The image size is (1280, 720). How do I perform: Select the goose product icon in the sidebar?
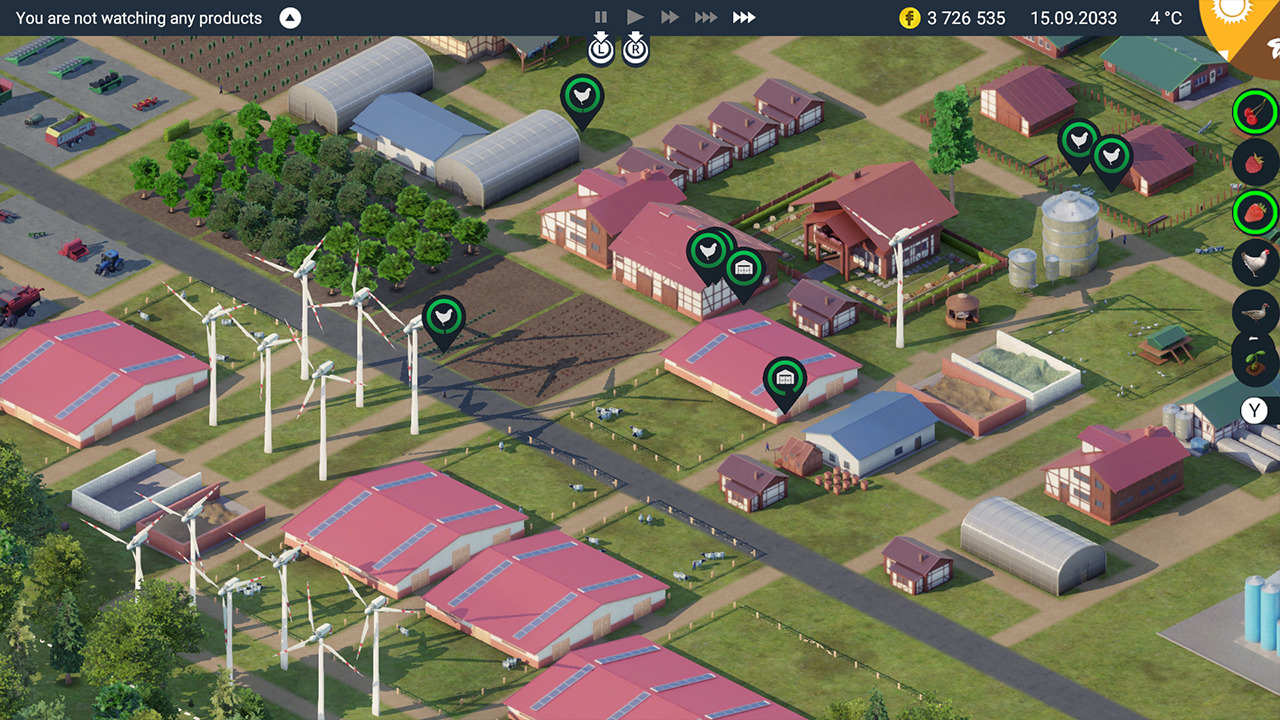tap(1254, 312)
